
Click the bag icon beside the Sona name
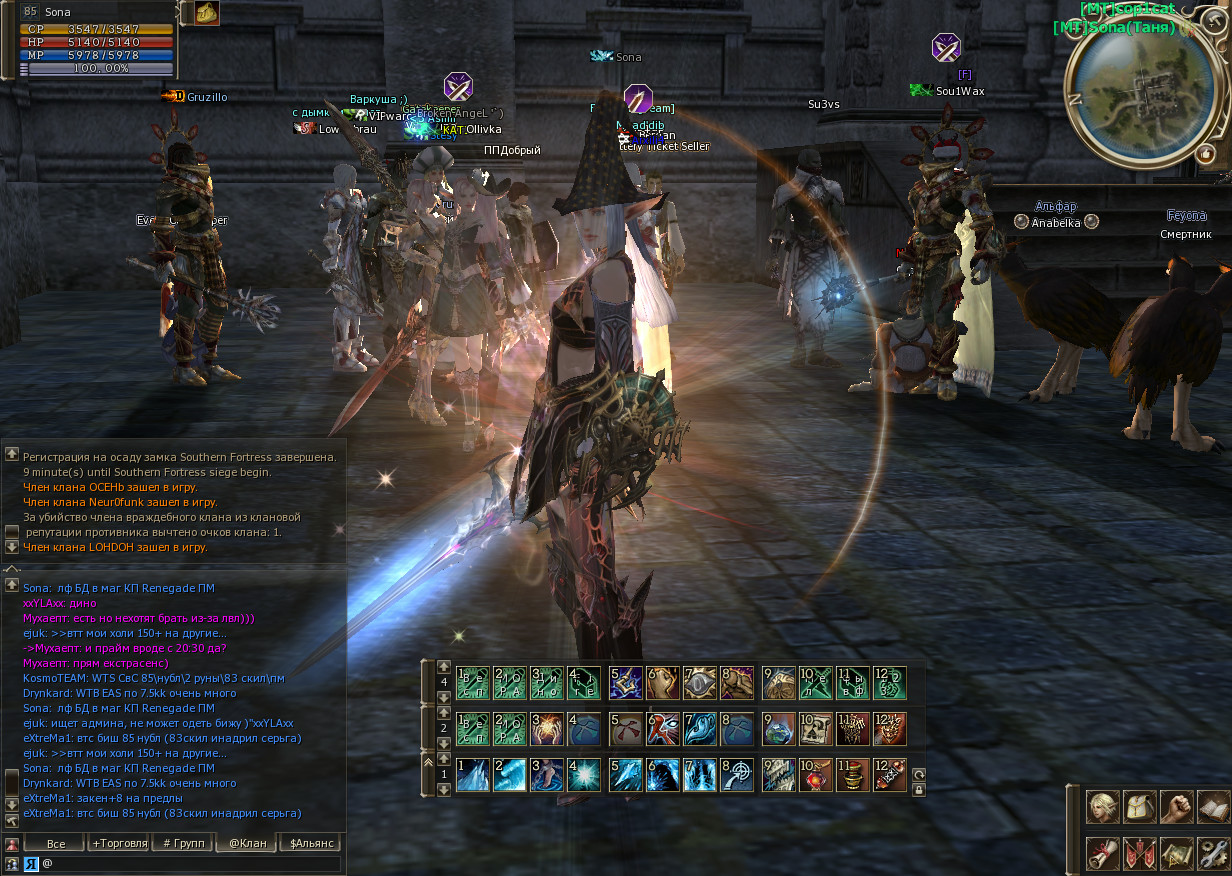click(207, 13)
